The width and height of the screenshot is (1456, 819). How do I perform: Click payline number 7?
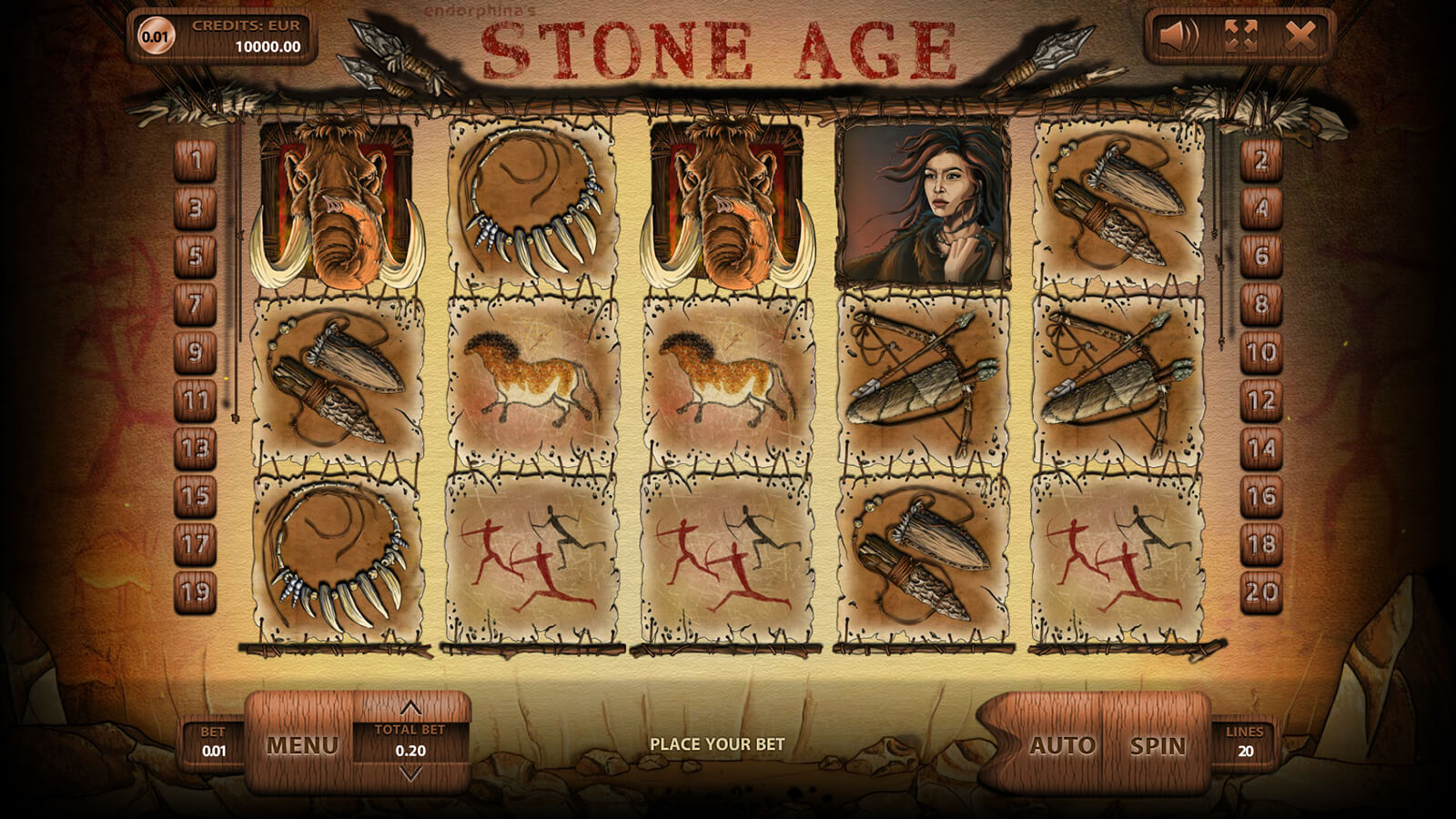(195, 304)
